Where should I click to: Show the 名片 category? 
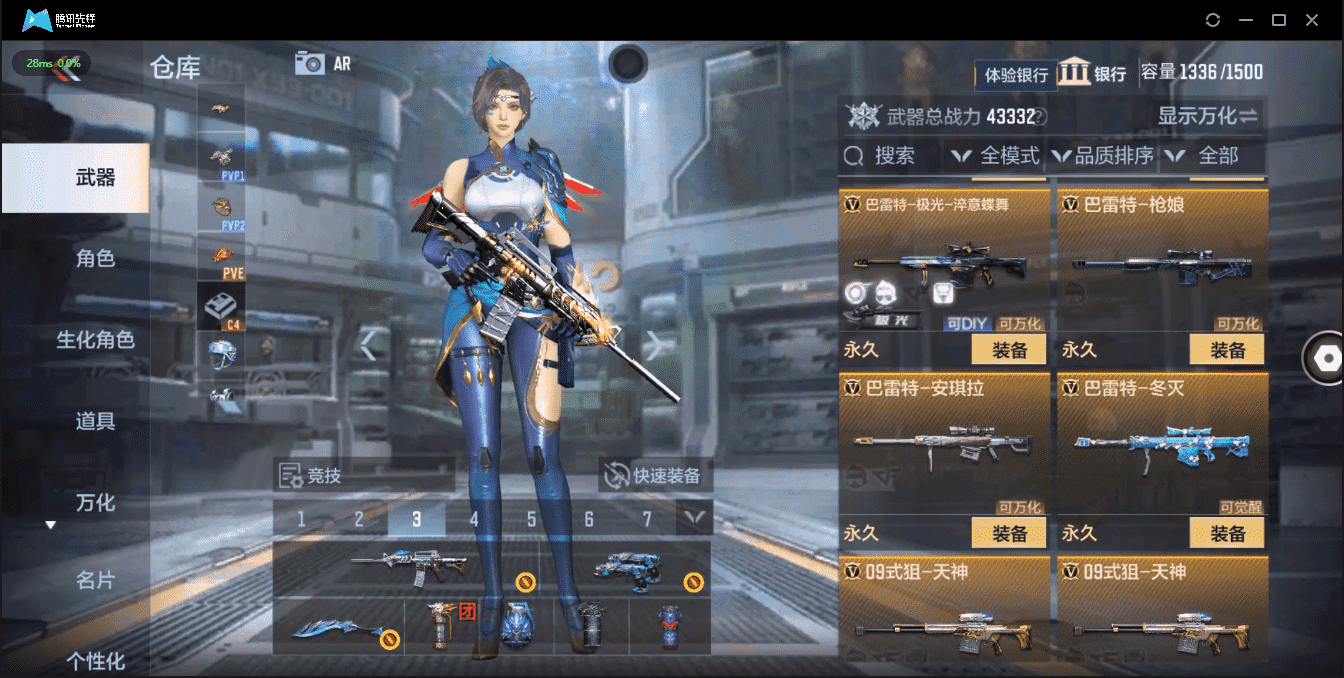tap(95, 580)
